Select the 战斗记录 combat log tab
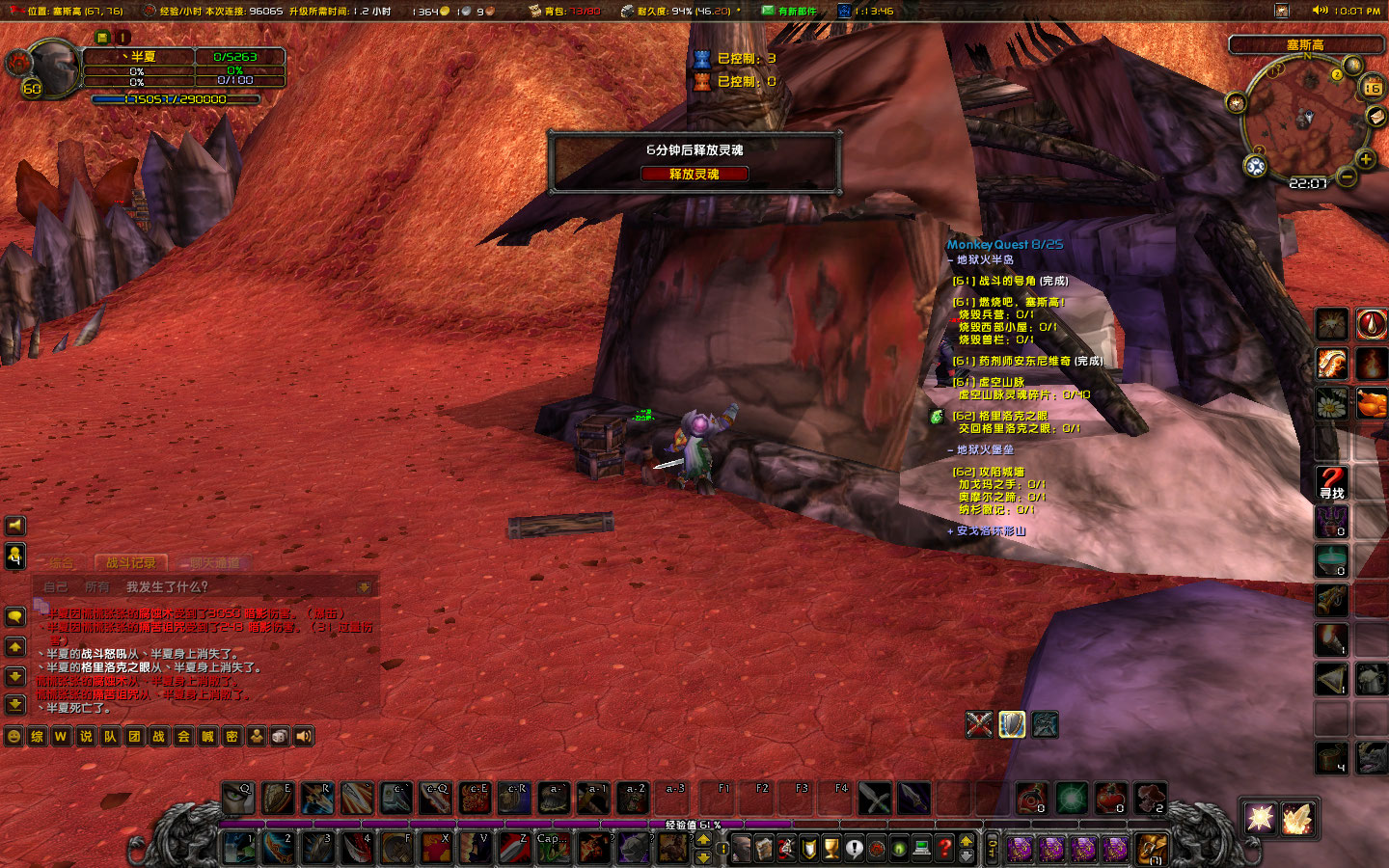This screenshot has height=868, width=1389. click(130, 562)
